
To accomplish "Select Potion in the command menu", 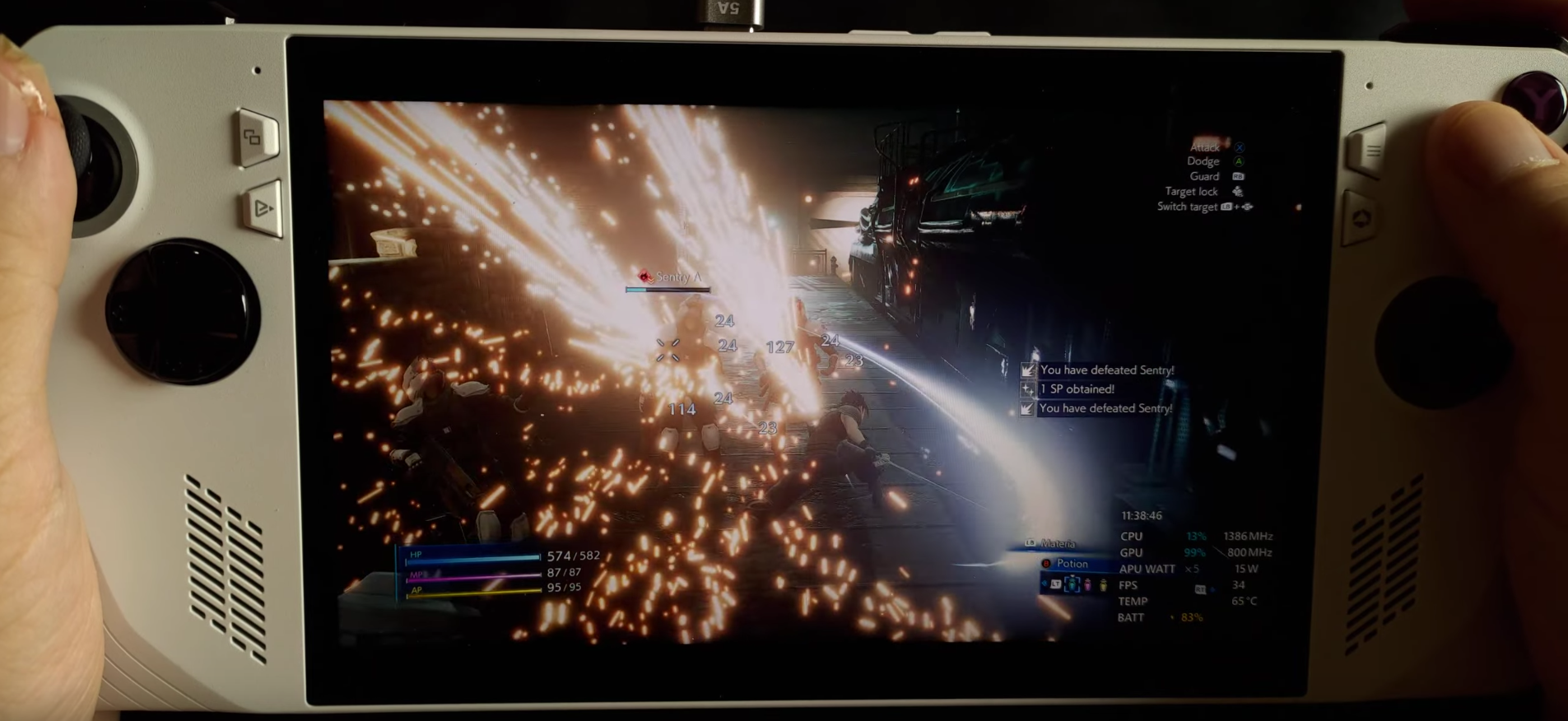I will [1073, 564].
